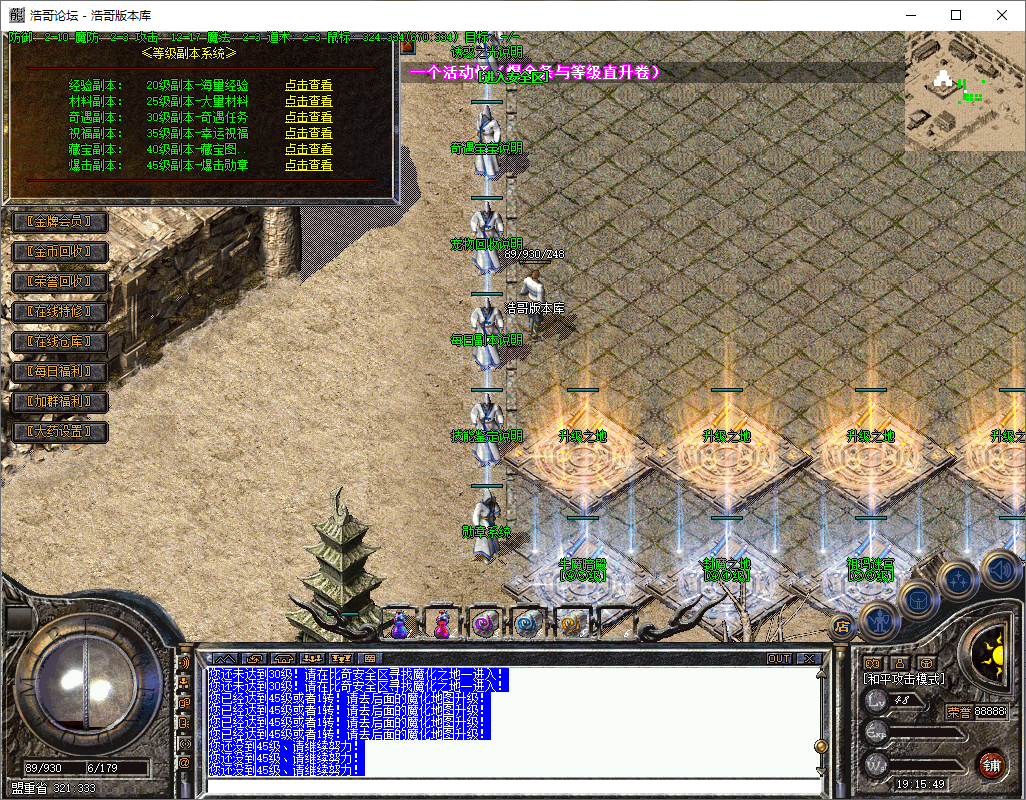Click 点击查看 for the 爆击副本 row
Screen dimensions: 1026x800
click(x=308, y=166)
